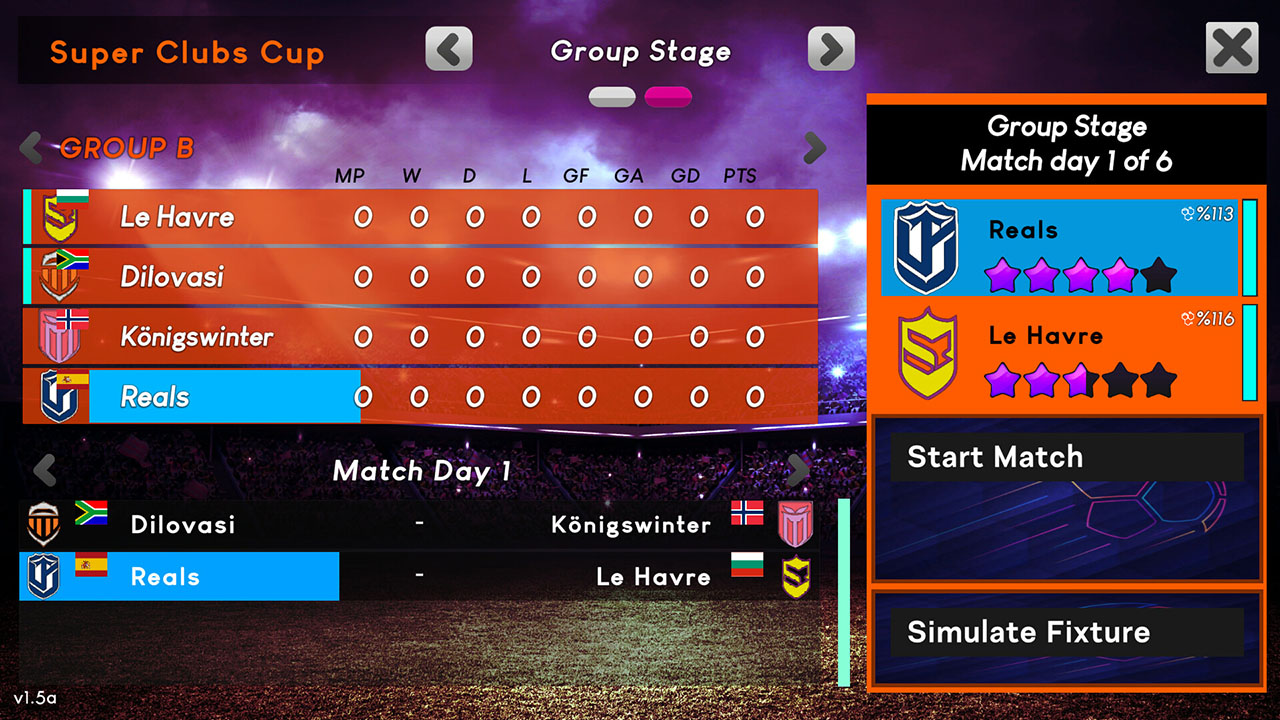Click the Super Clubs Cup title
Screen dimensions: 1280x720
click(186, 52)
